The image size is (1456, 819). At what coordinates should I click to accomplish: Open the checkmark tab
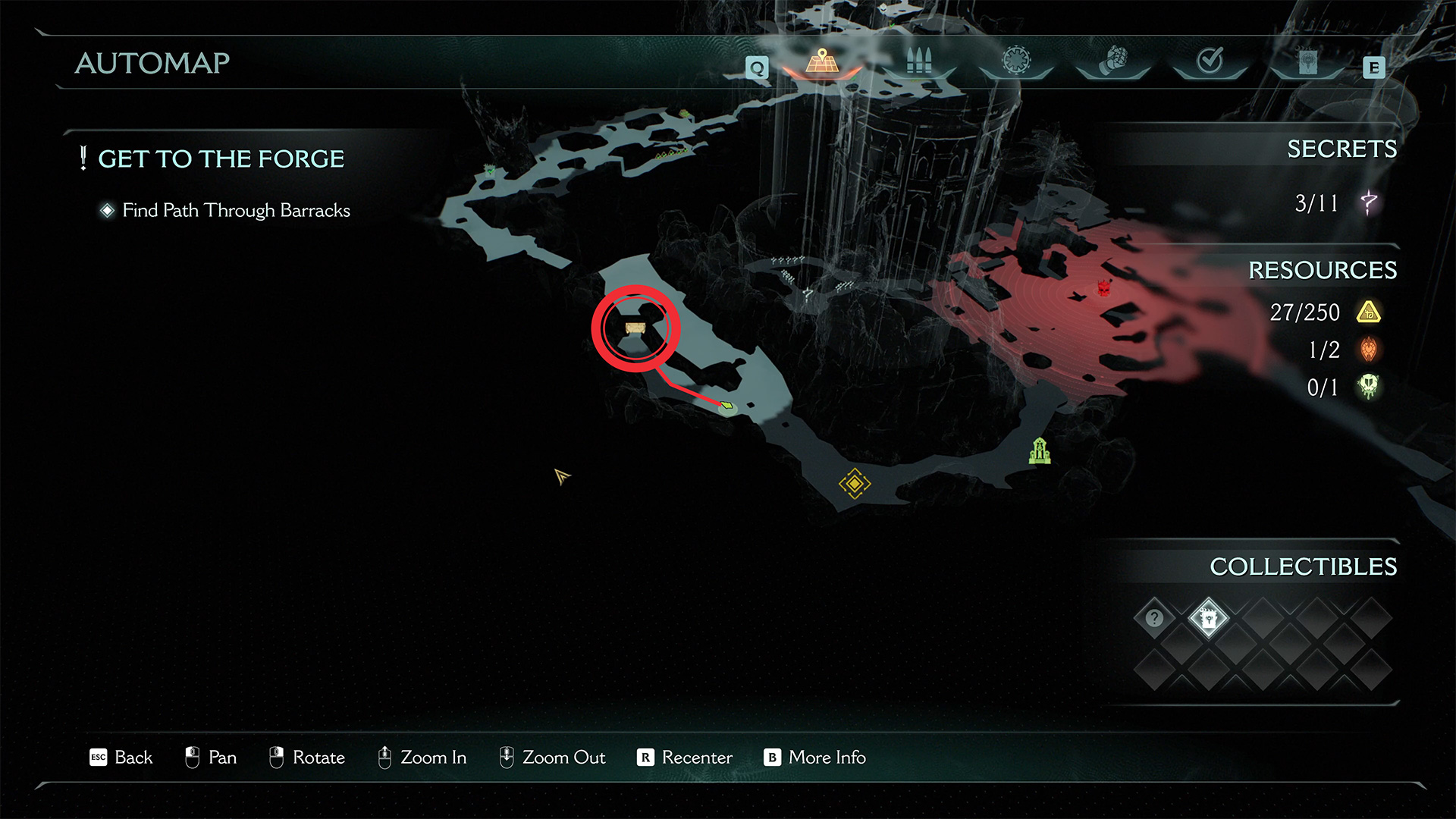[1210, 61]
